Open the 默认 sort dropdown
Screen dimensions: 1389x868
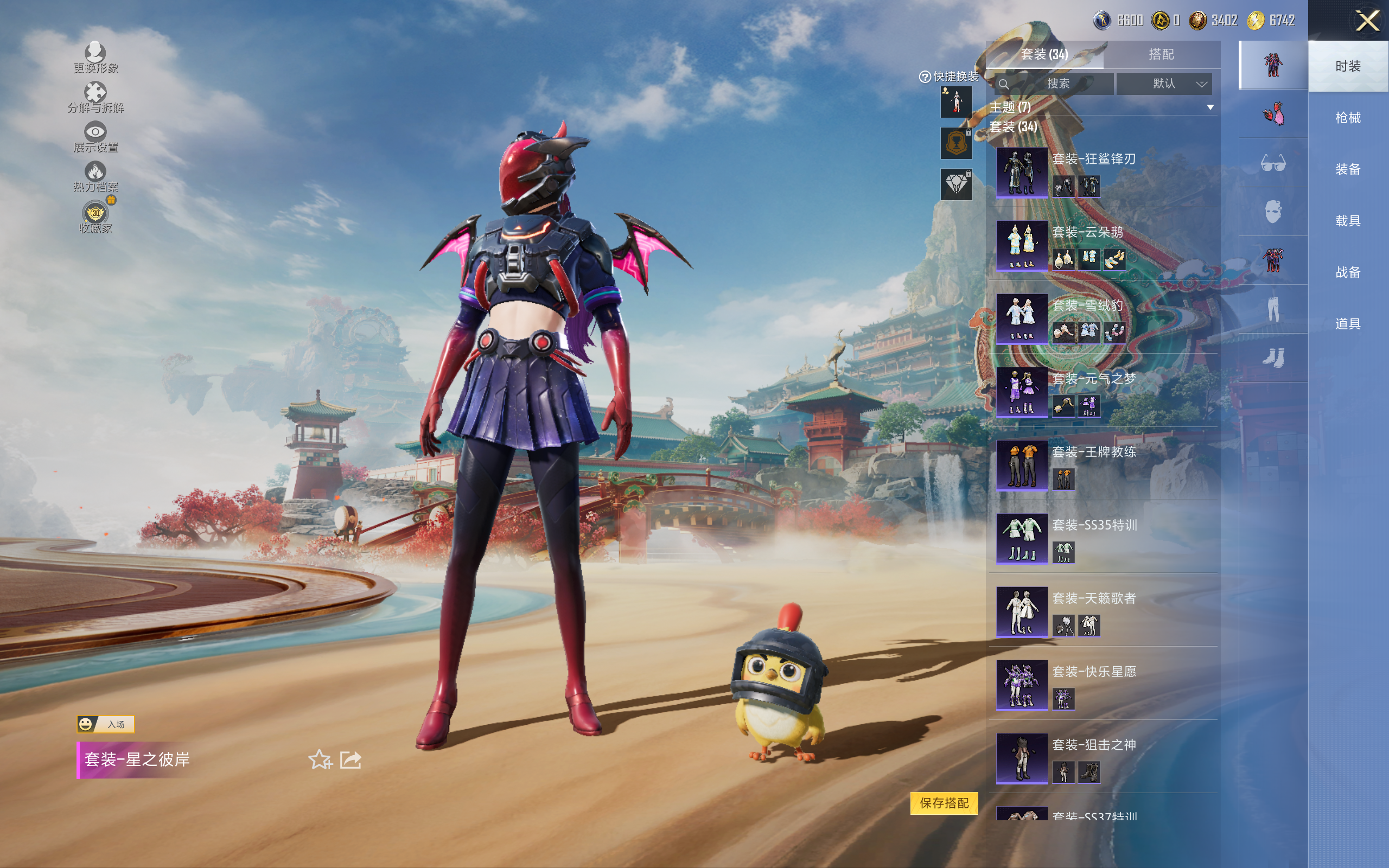point(1171,84)
